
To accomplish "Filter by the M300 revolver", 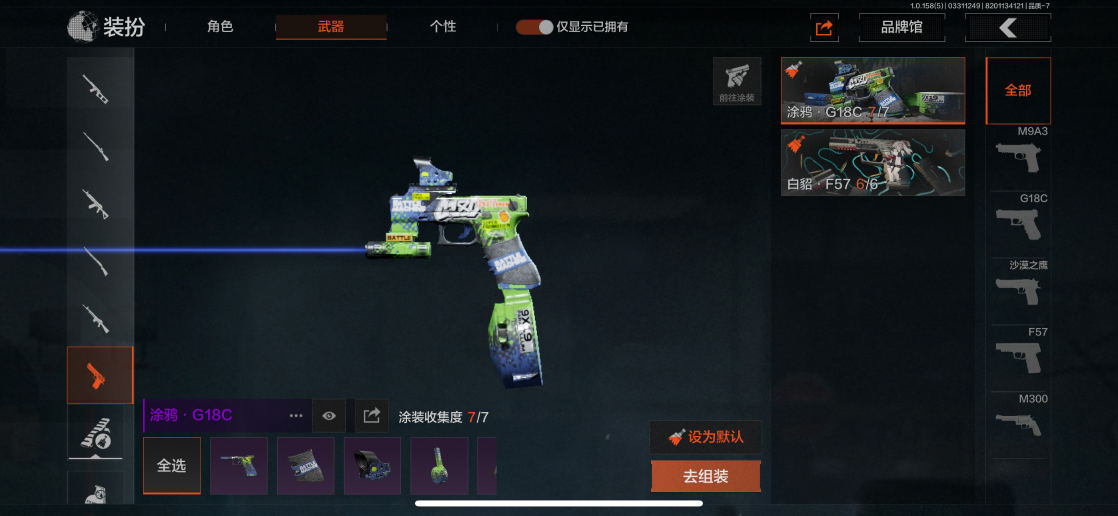I will (1018, 420).
